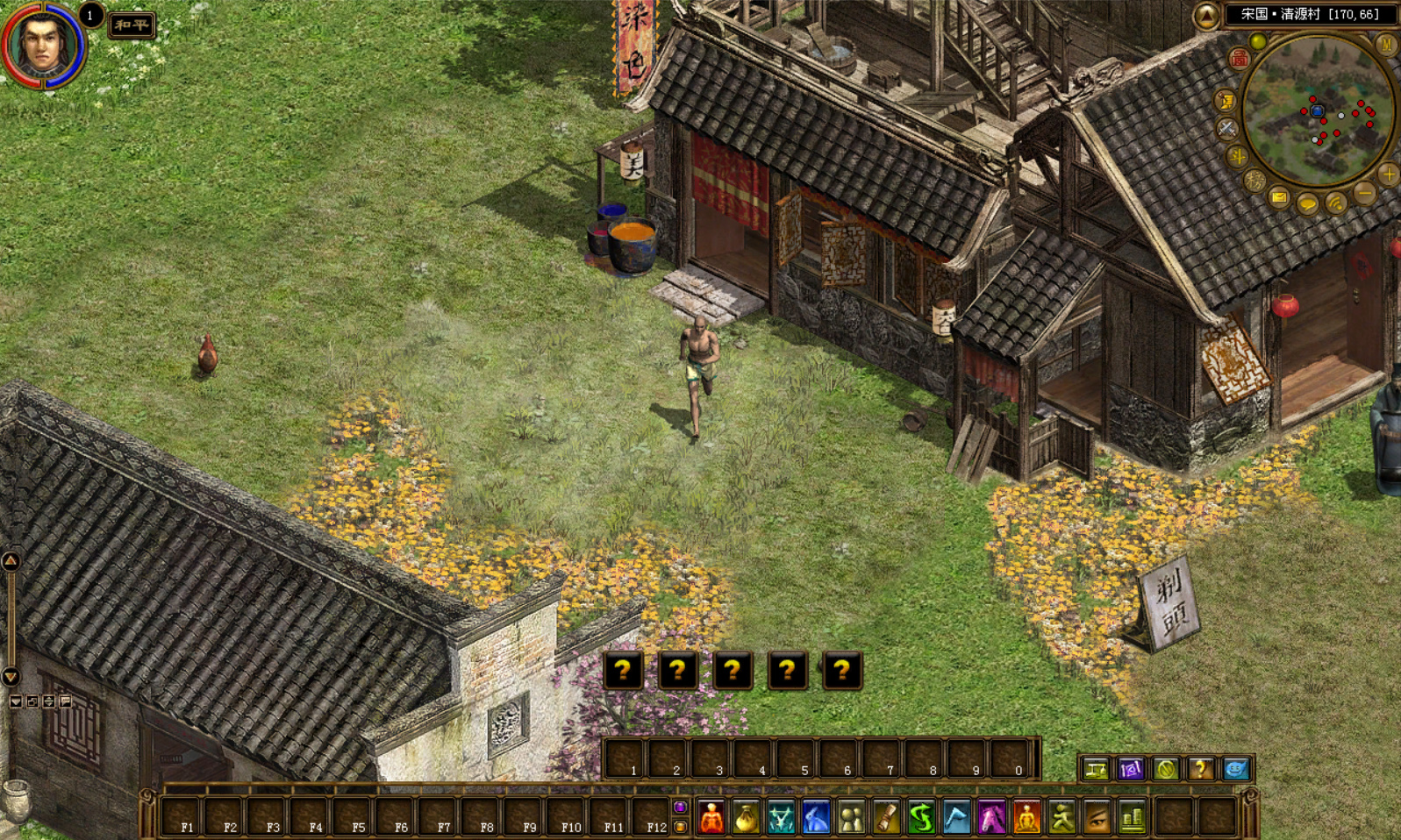Open the chat bubble icon by minimap

click(x=1307, y=205)
